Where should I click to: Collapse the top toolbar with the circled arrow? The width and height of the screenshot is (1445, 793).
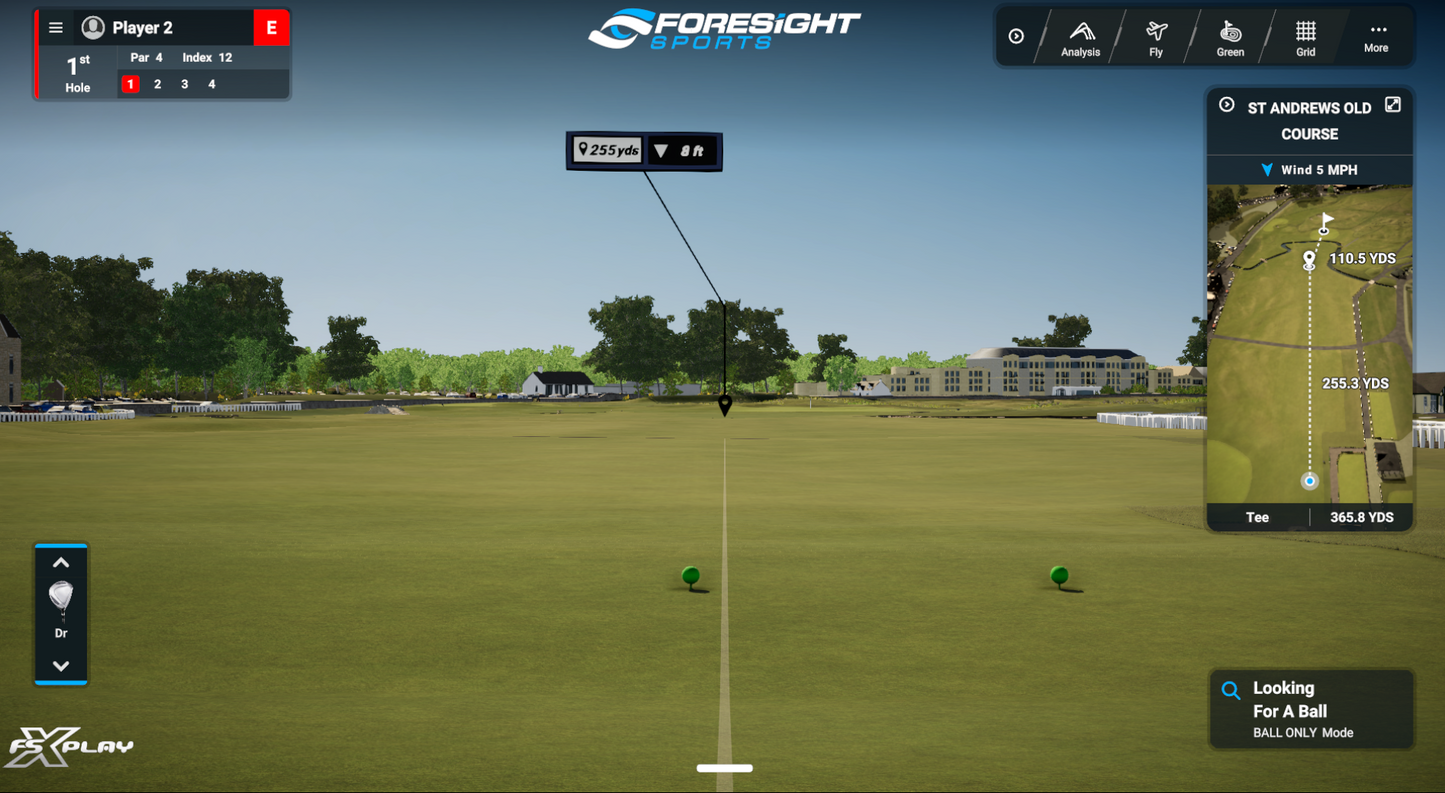tap(1017, 36)
